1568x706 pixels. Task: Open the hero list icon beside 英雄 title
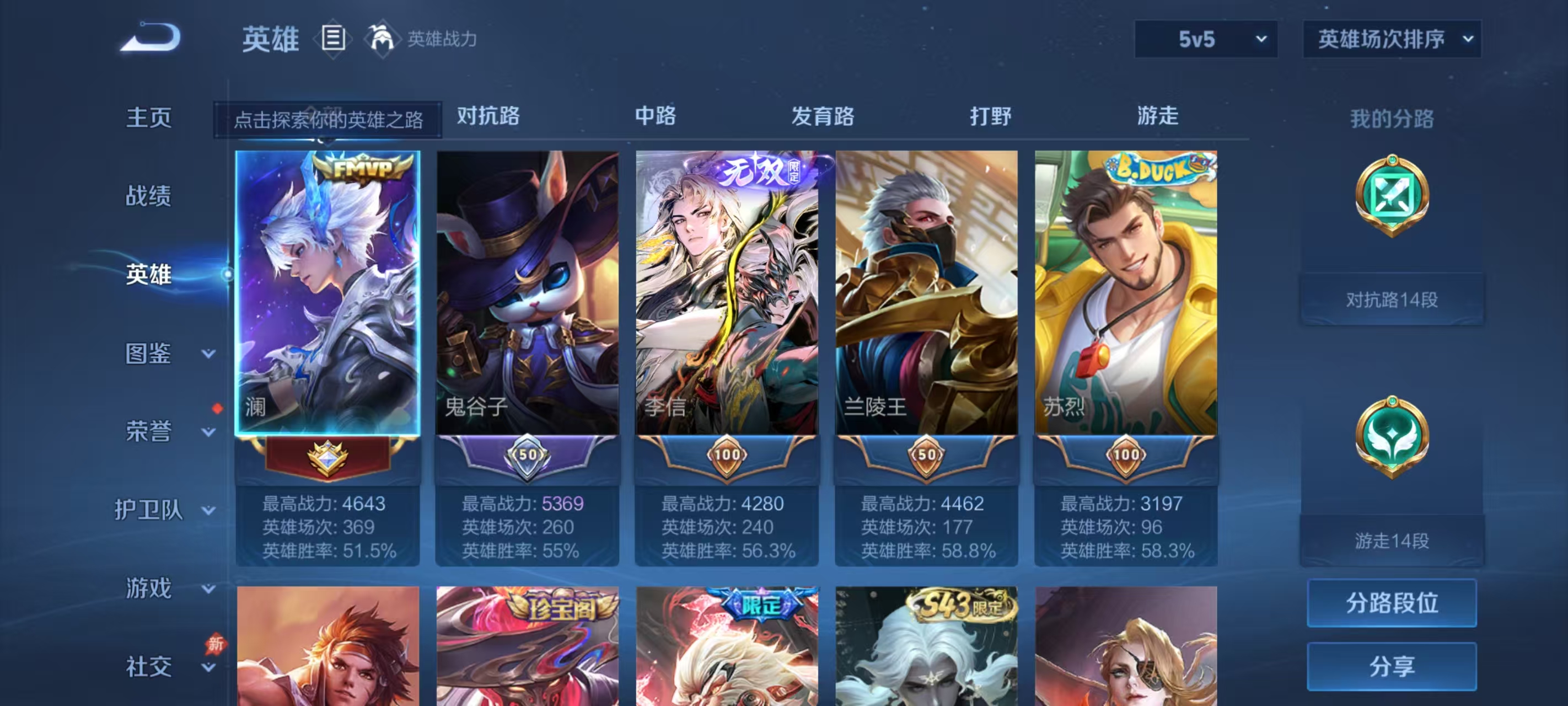pos(332,39)
